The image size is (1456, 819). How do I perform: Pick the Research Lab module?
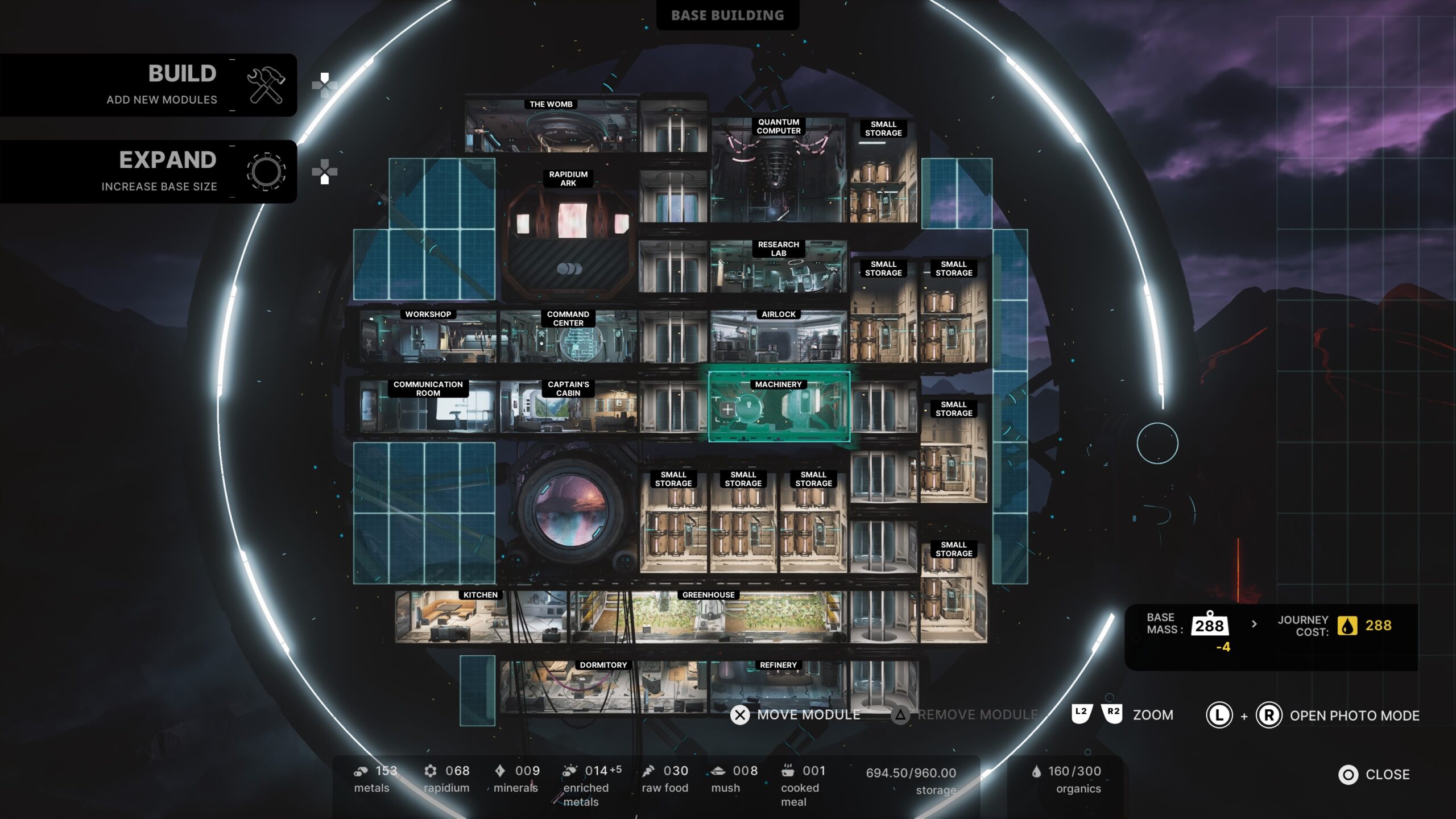pyautogui.click(x=778, y=268)
